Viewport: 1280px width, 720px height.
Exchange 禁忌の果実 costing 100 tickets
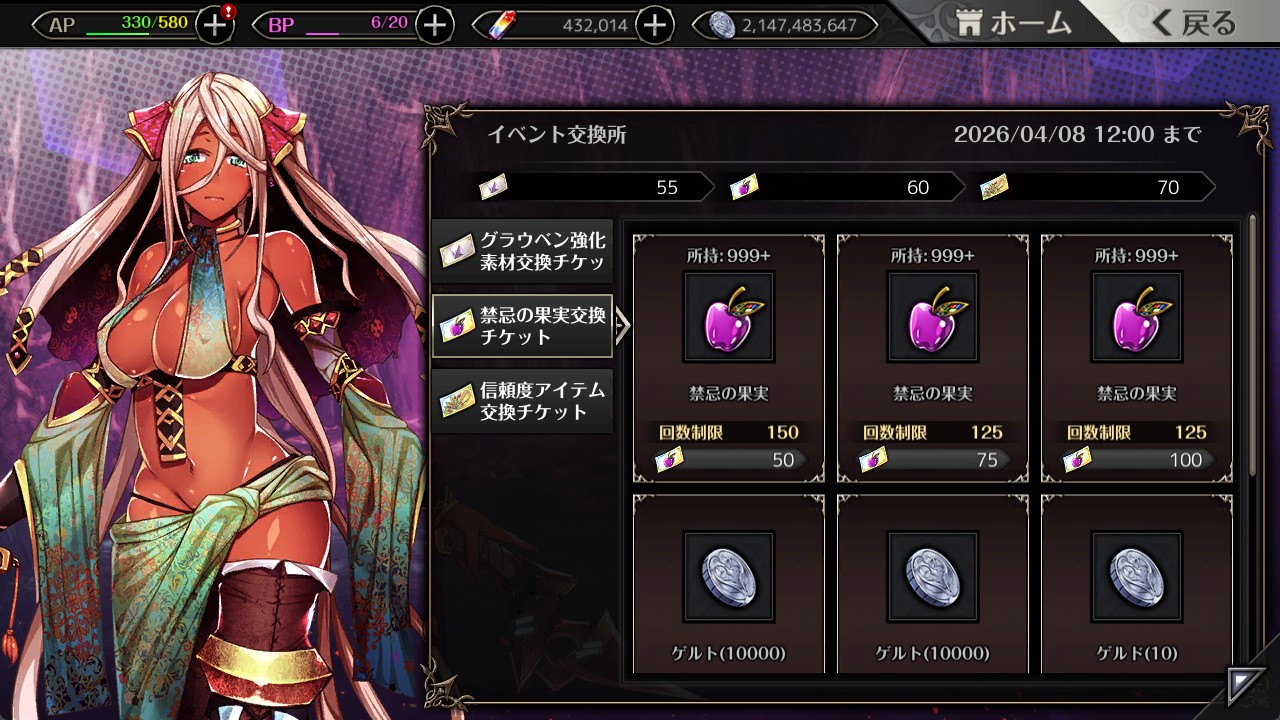click(x=1136, y=358)
